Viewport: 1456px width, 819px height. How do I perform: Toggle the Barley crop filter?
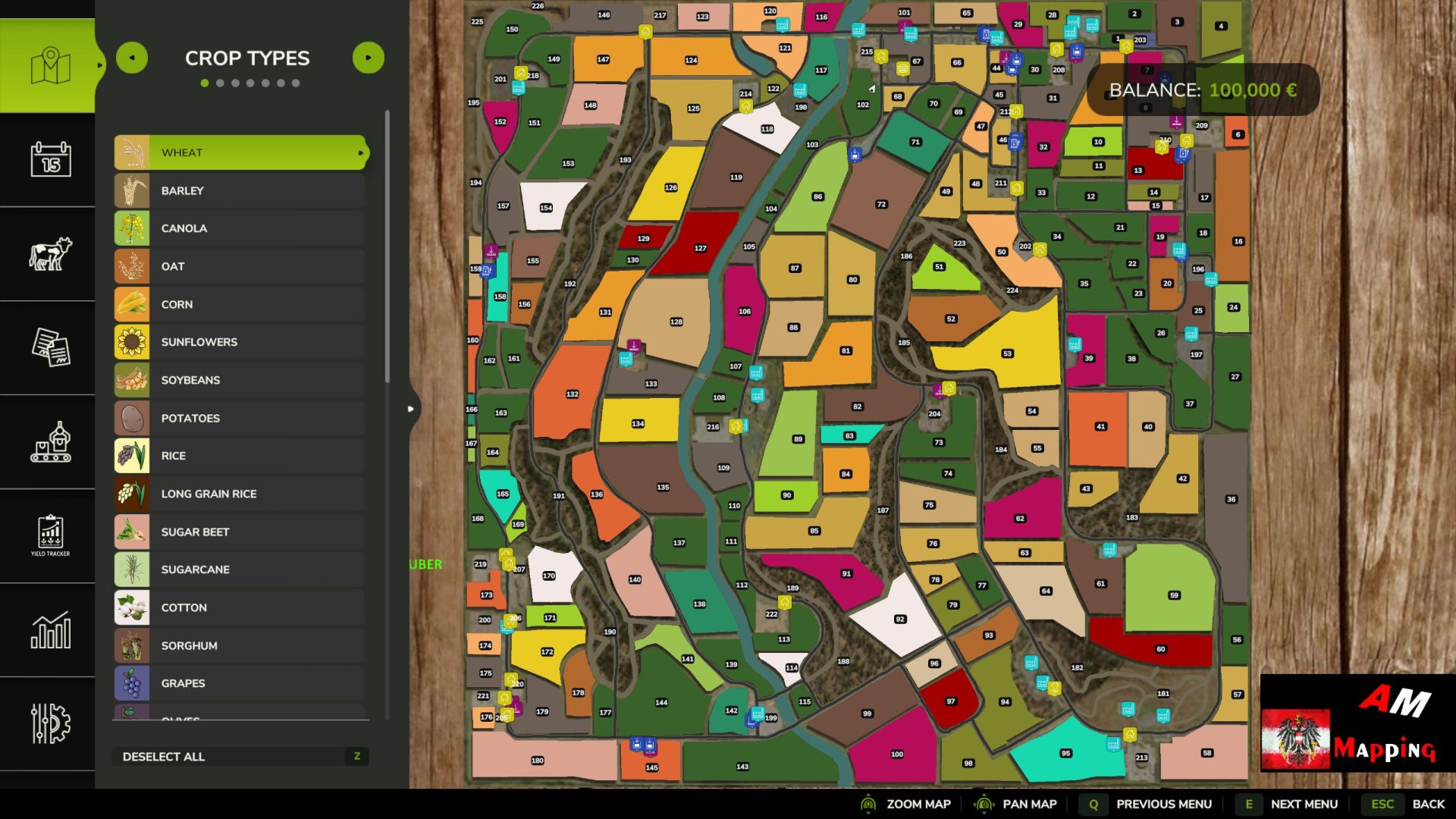coord(240,190)
